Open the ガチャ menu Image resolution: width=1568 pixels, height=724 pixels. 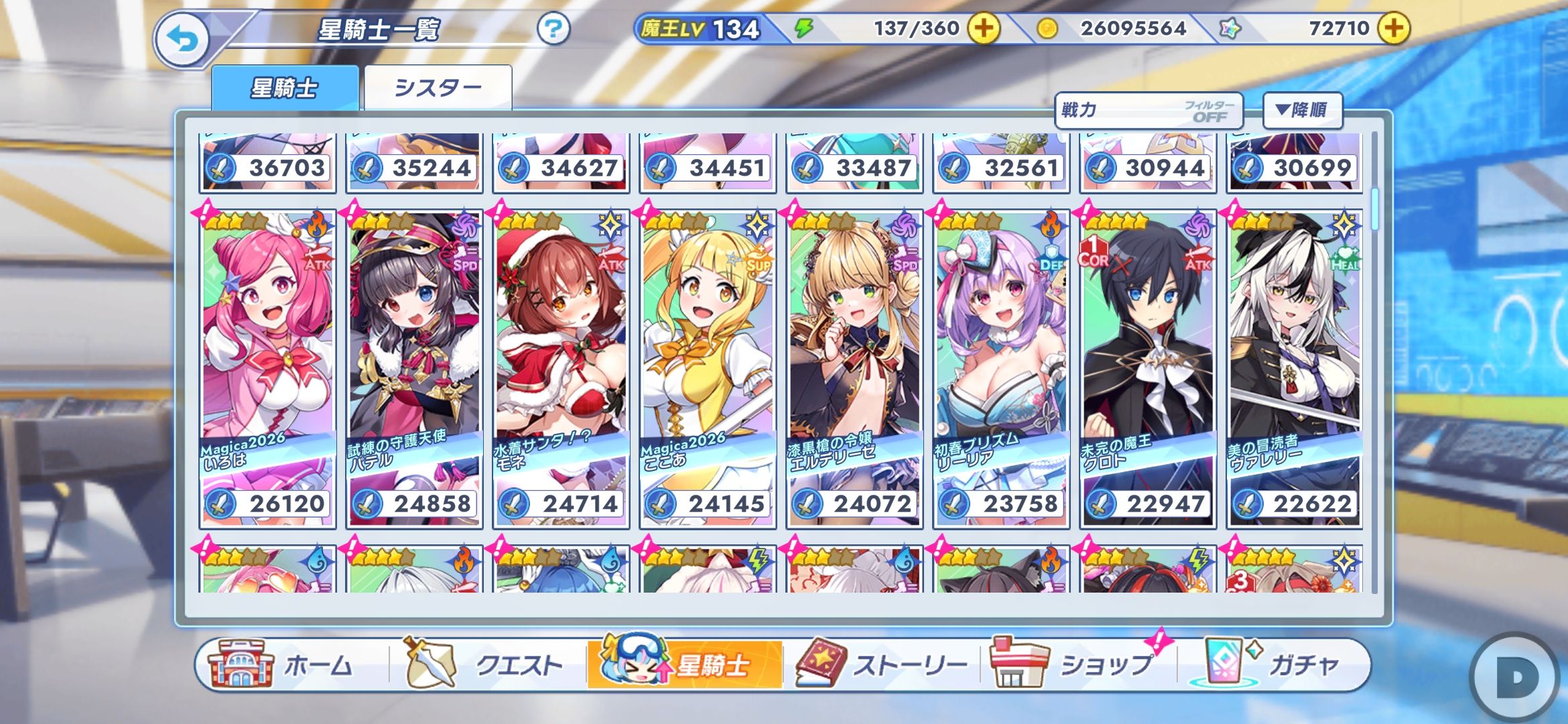click(1273, 665)
